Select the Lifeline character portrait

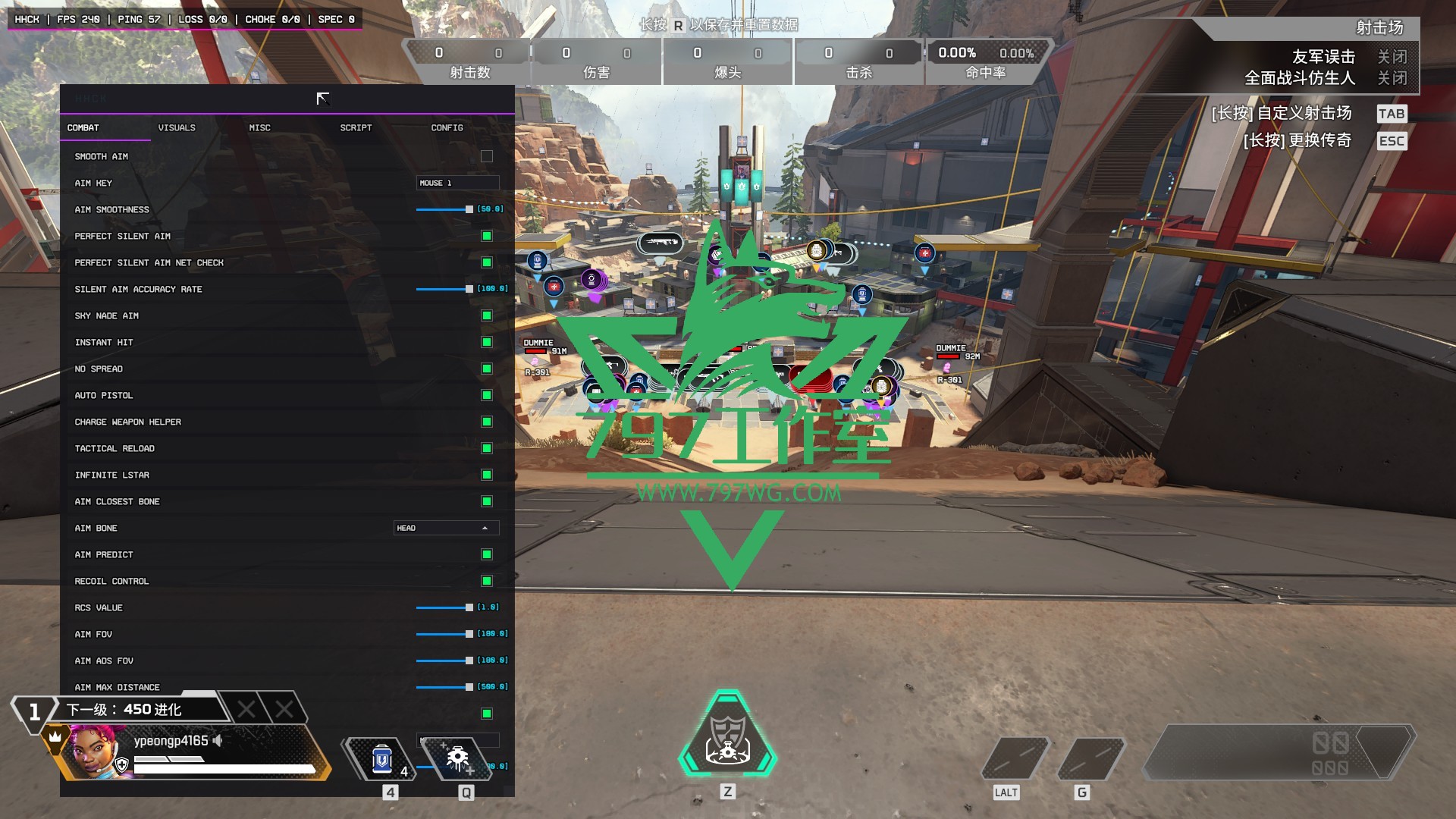point(93,754)
